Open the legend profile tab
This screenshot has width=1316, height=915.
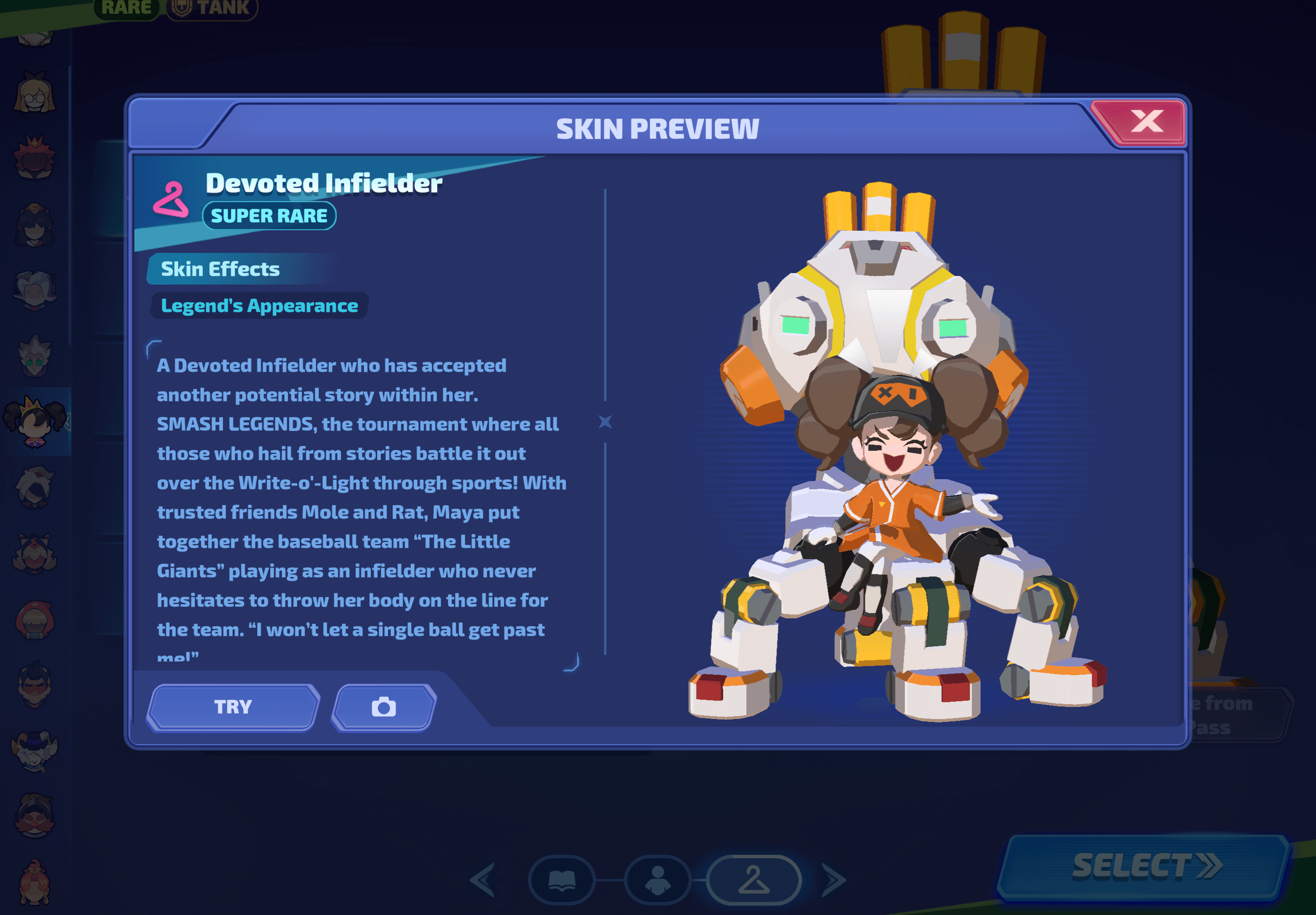tap(658, 879)
